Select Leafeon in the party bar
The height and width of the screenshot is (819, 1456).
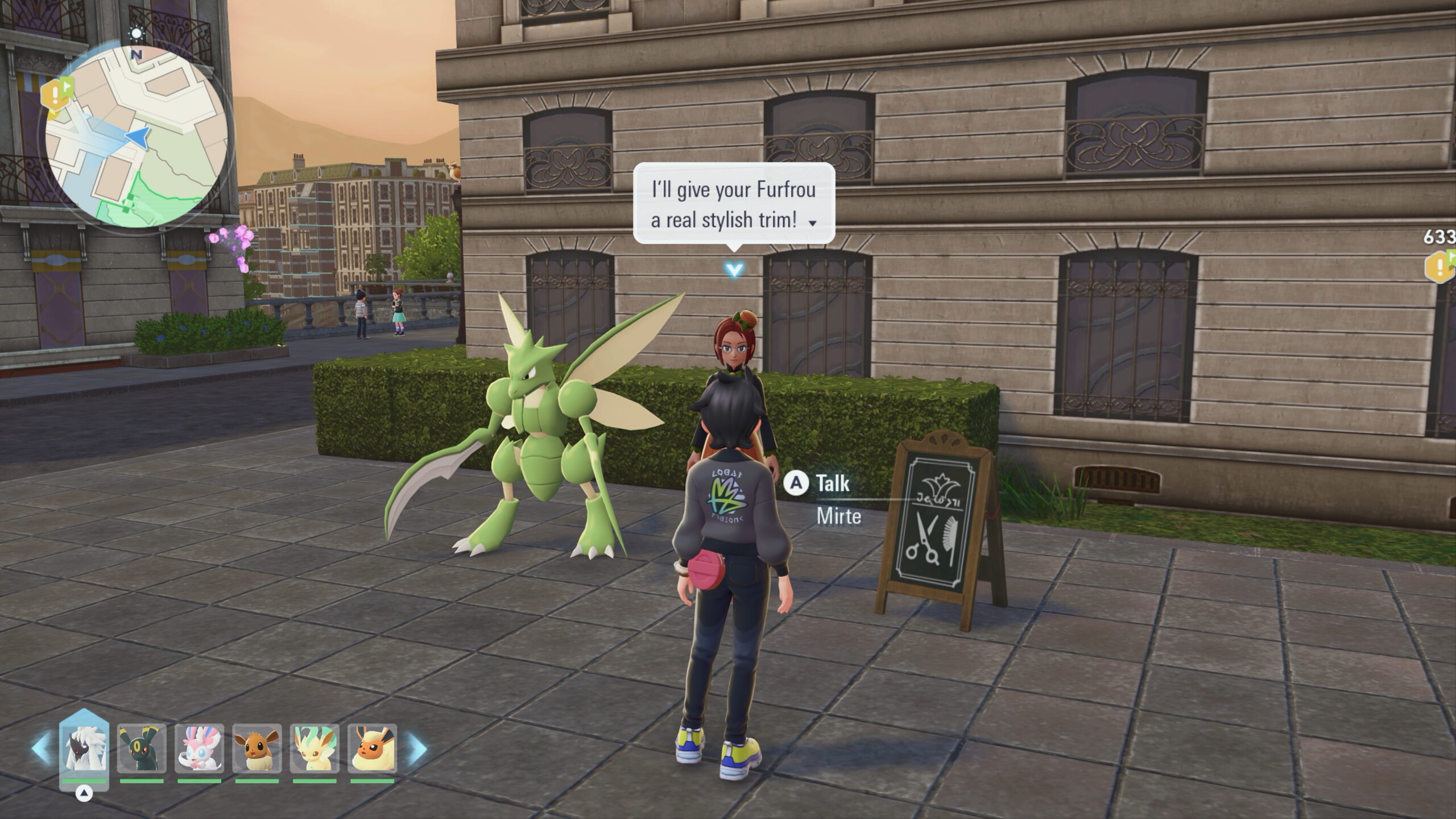coord(315,748)
